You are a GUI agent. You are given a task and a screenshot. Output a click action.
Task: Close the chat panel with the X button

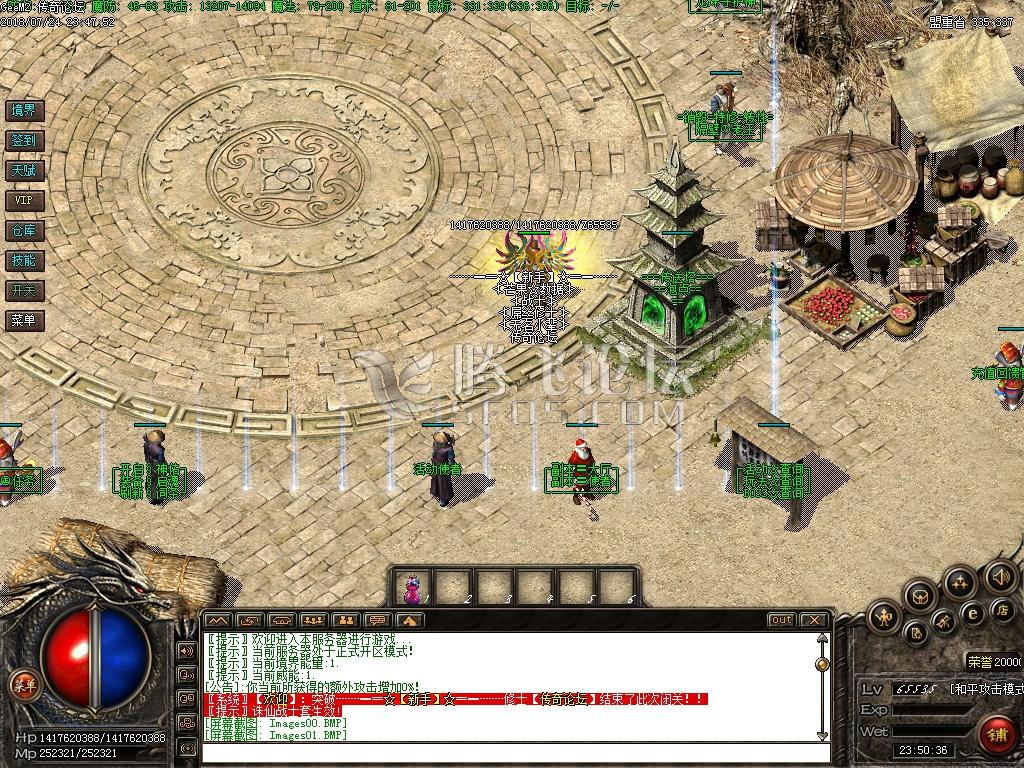point(814,620)
